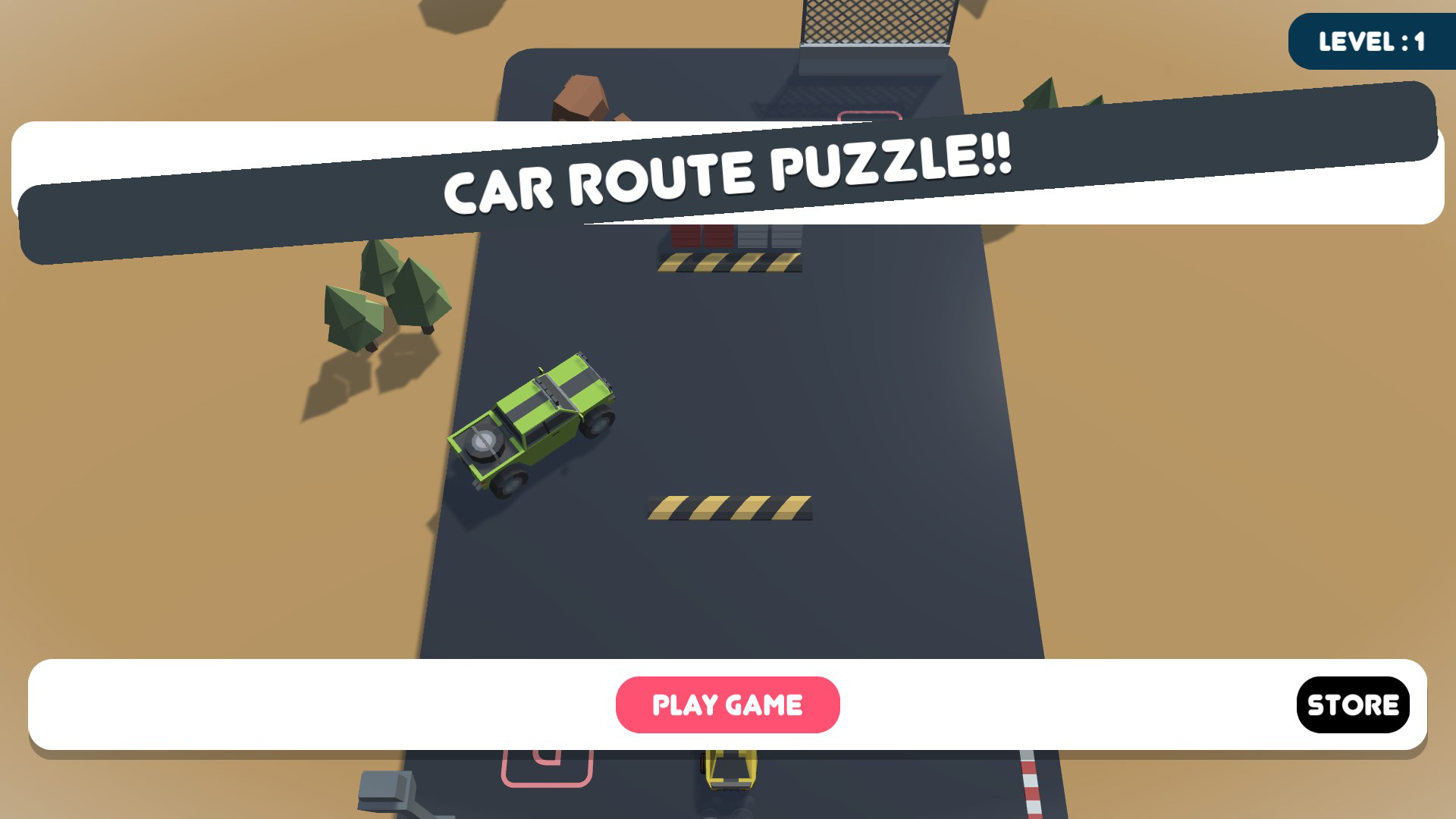Viewport: 1456px width, 819px height.
Task: Tap the PLAY GAME button
Action: [x=728, y=704]
